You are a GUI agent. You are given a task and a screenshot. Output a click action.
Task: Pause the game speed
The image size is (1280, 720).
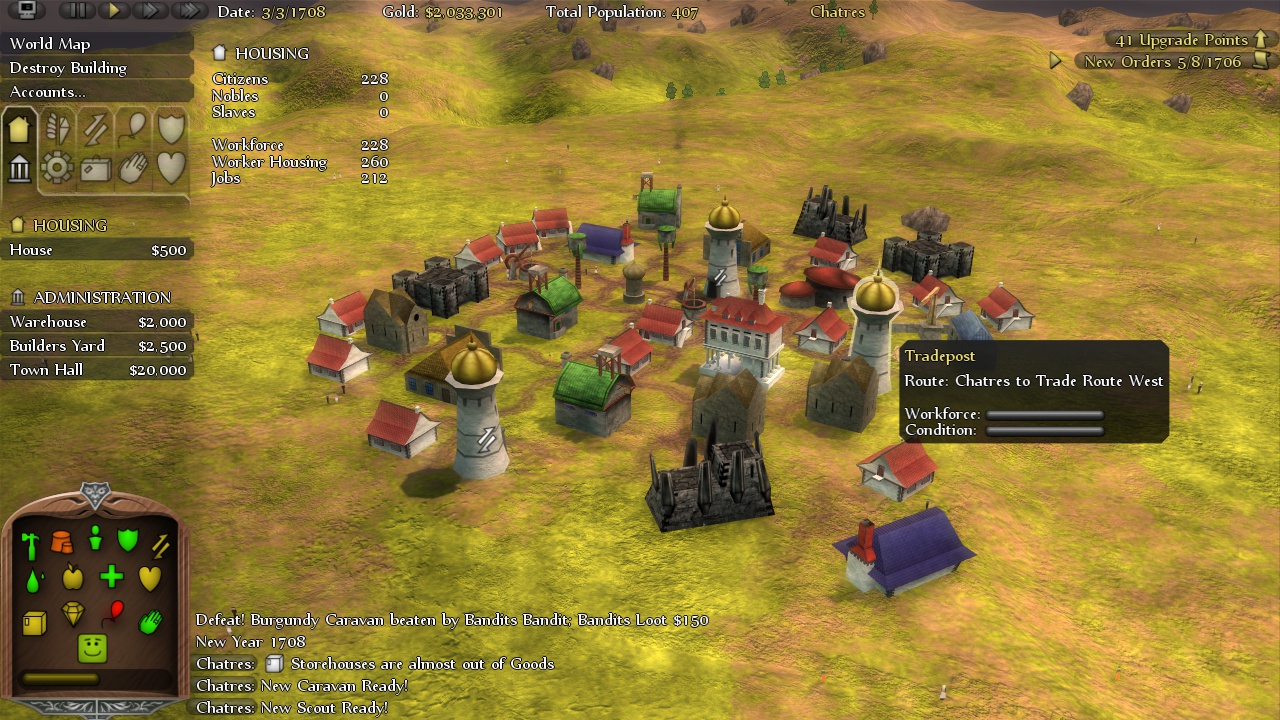[76, 11]
